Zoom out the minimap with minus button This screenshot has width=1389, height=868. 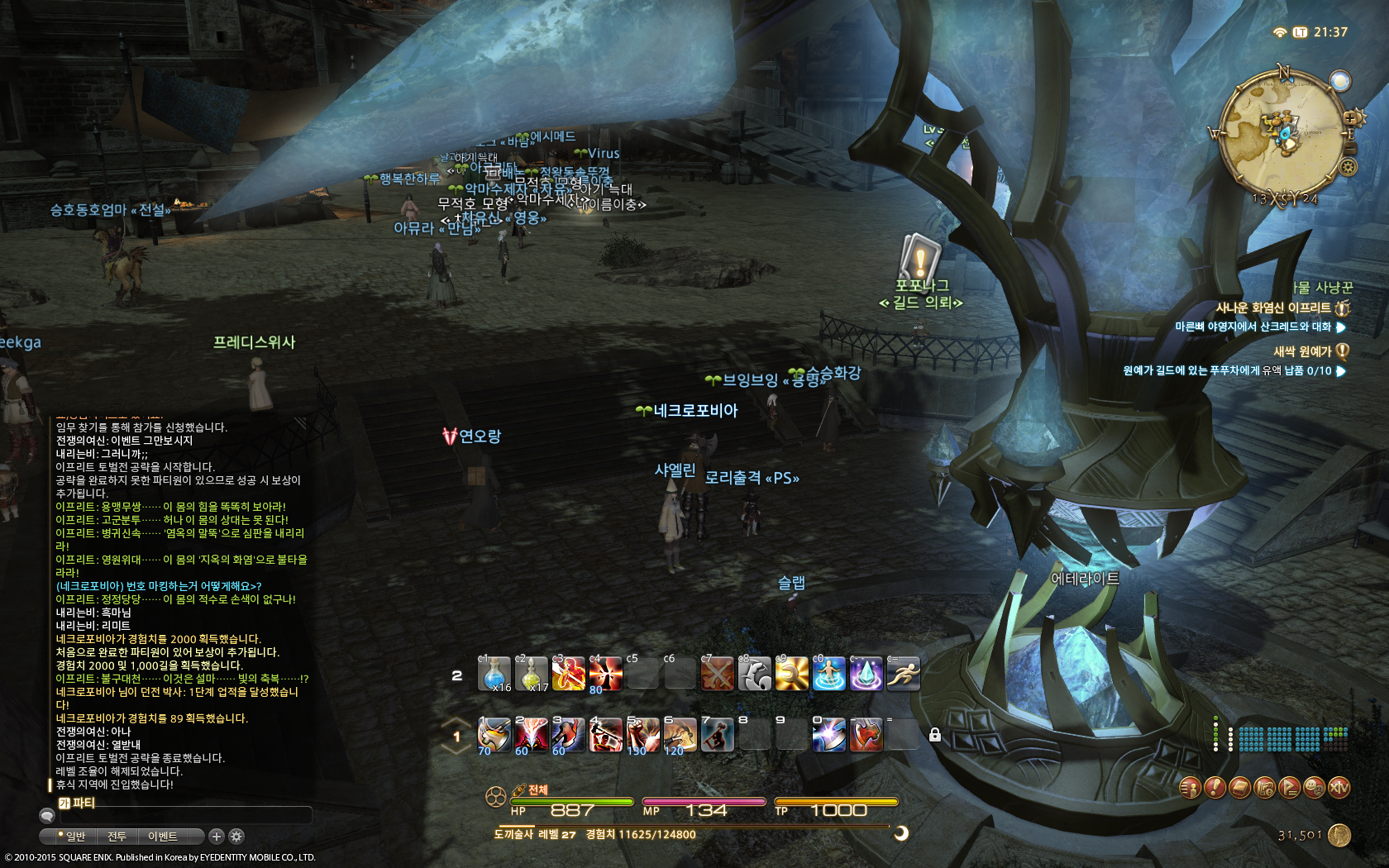1351,149
